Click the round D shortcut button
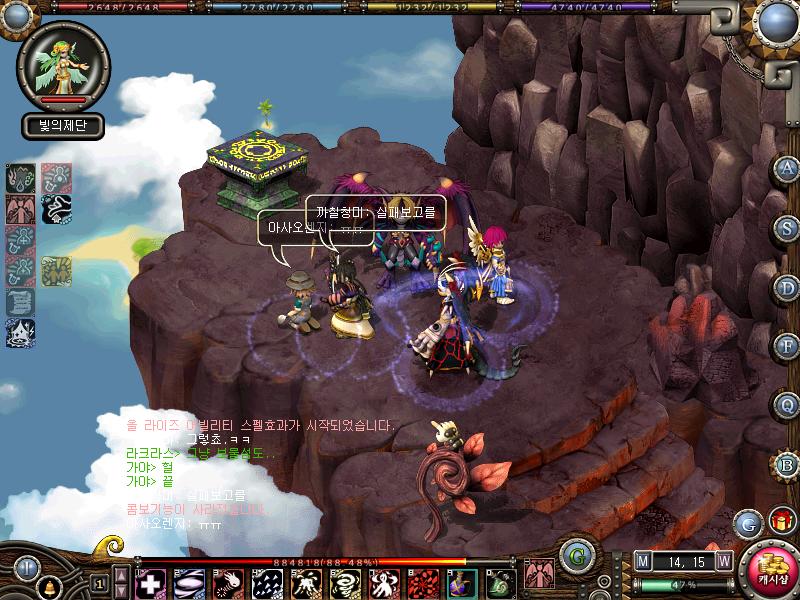The width and height of the screenshot is (800, 600). coord(788,286)
